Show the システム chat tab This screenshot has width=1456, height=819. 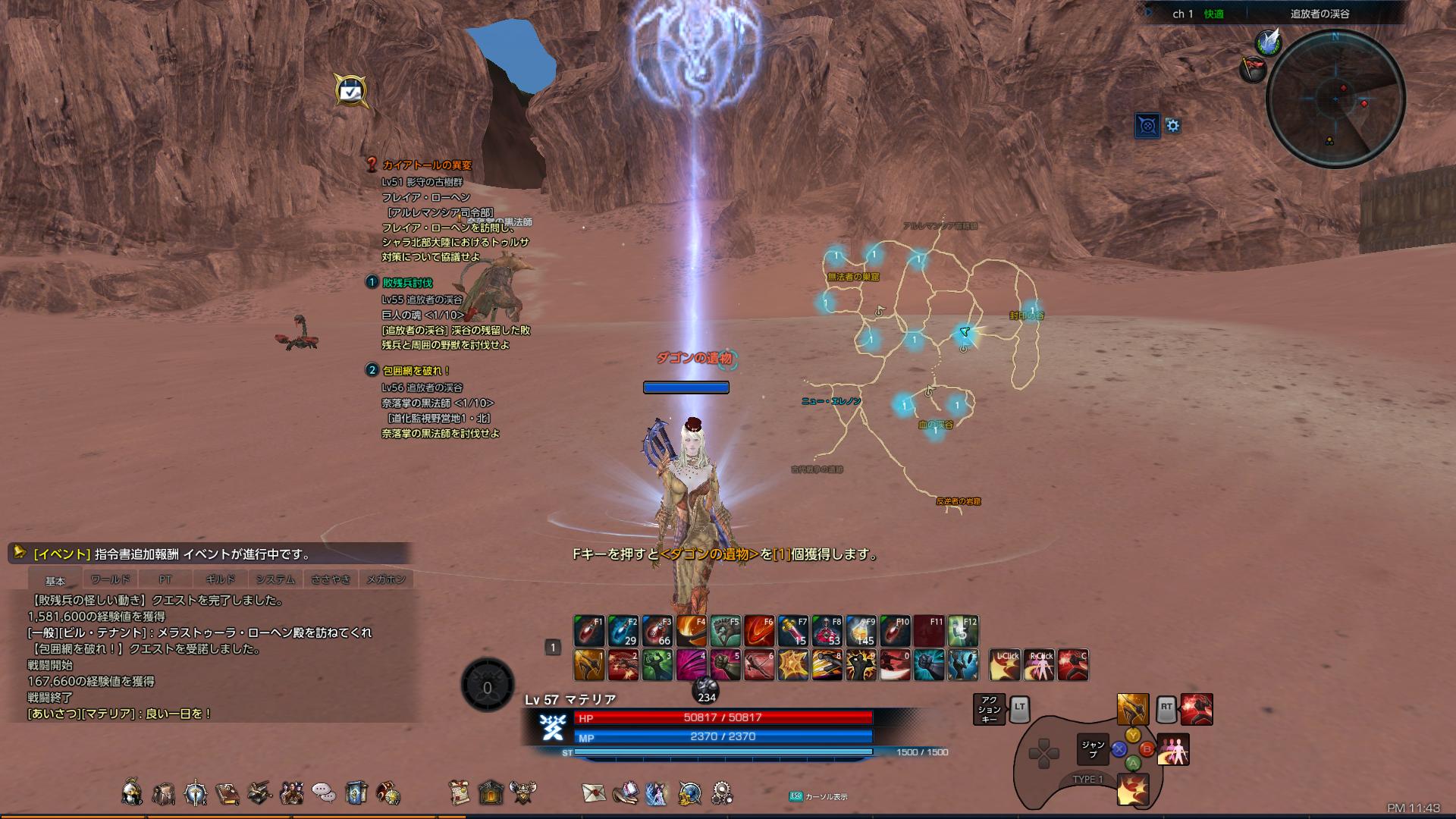pos(275,579)
